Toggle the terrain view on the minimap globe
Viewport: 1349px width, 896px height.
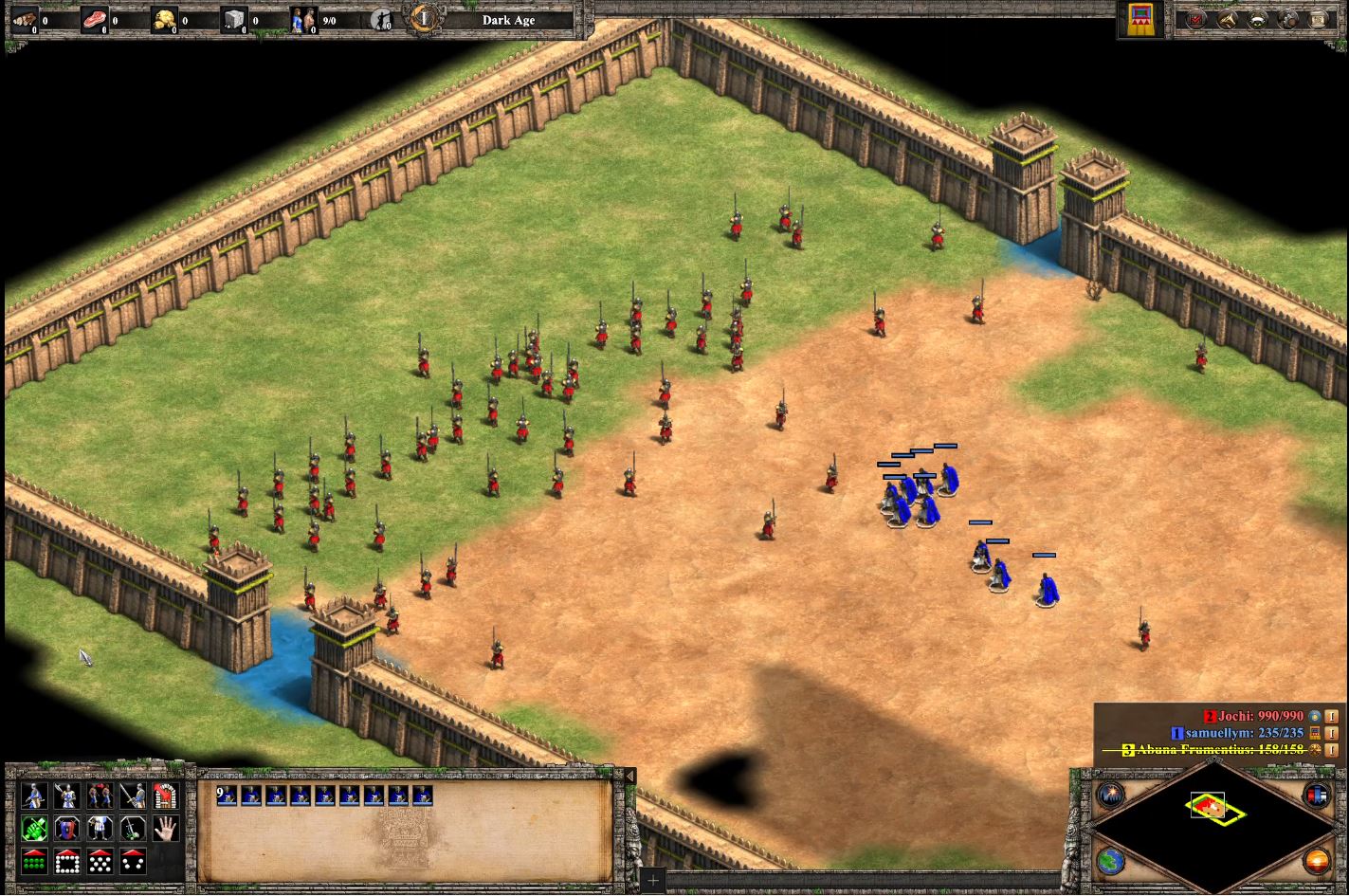click(1110, 861)
